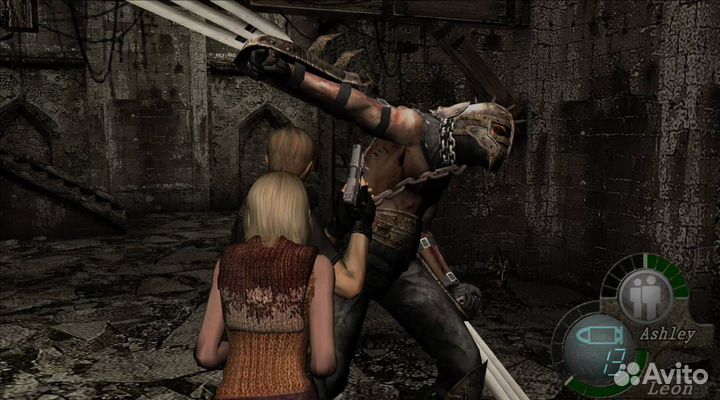Click Ashley's two-figure companion status icon
Image resolution: width=720 pixels, height=400 pixels.
coord(644,297)
